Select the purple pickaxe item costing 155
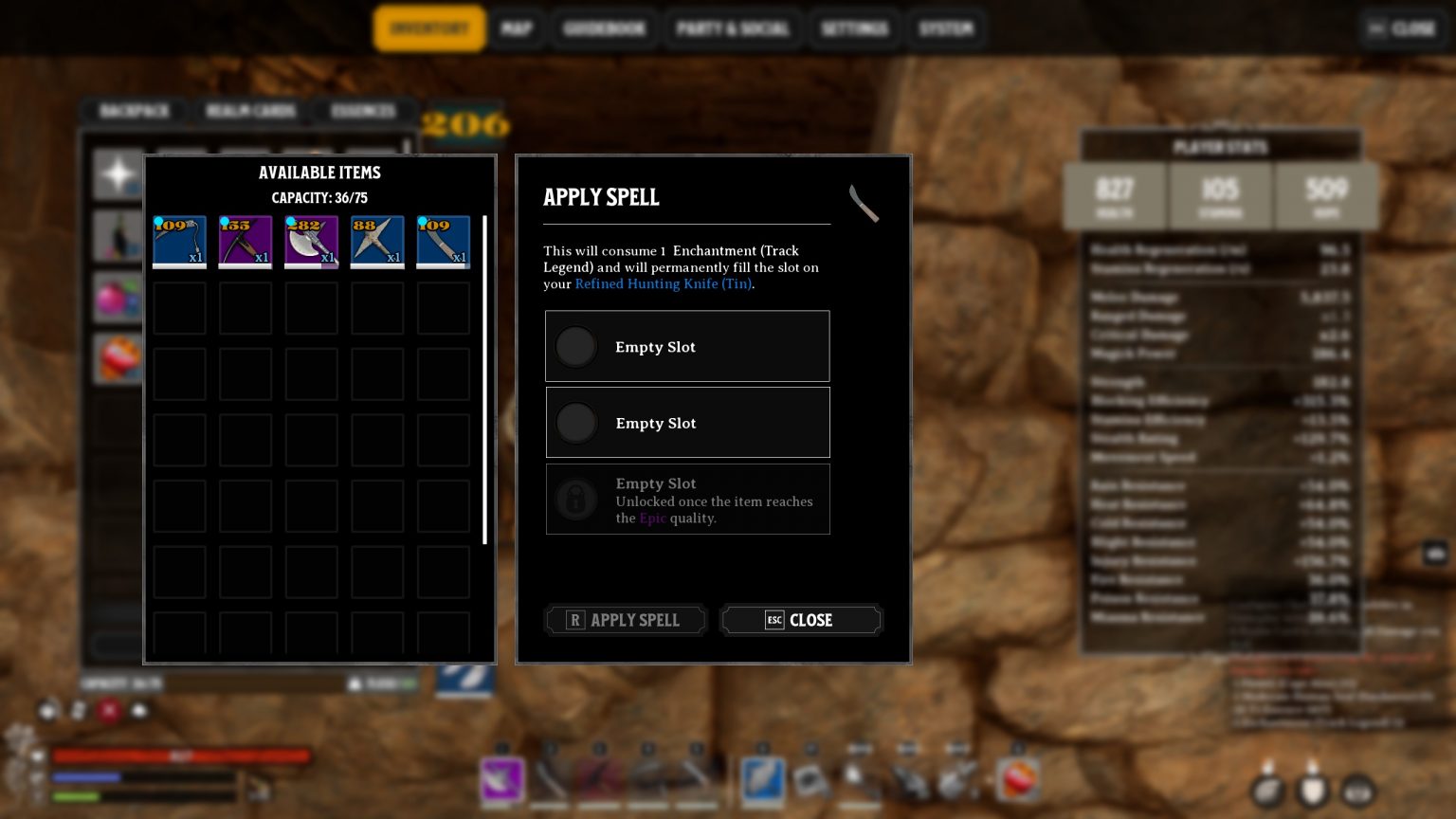This screenshot has height=819, width=1456. tap(245, 242)
